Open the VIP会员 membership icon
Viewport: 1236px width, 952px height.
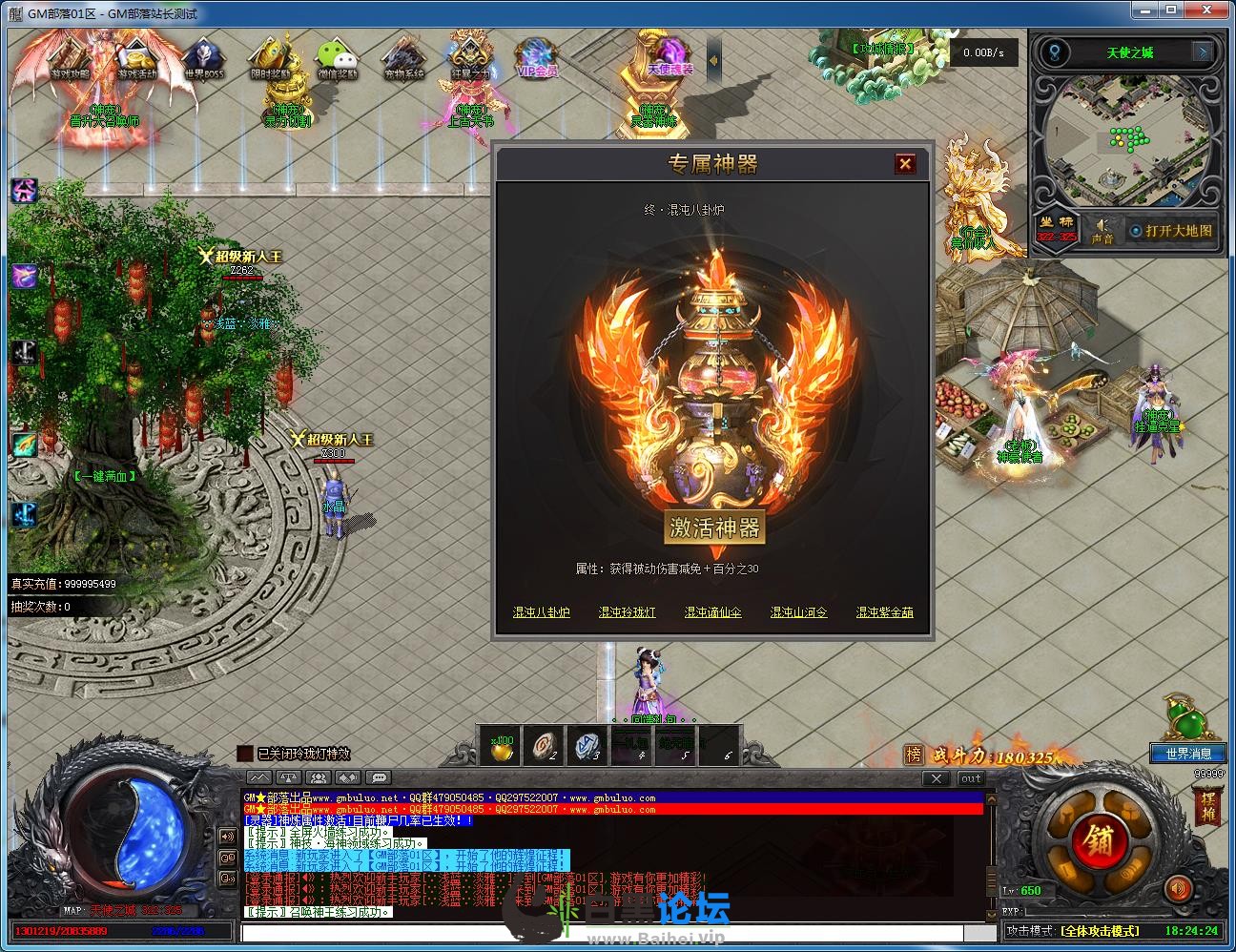[x=536, y=59]
